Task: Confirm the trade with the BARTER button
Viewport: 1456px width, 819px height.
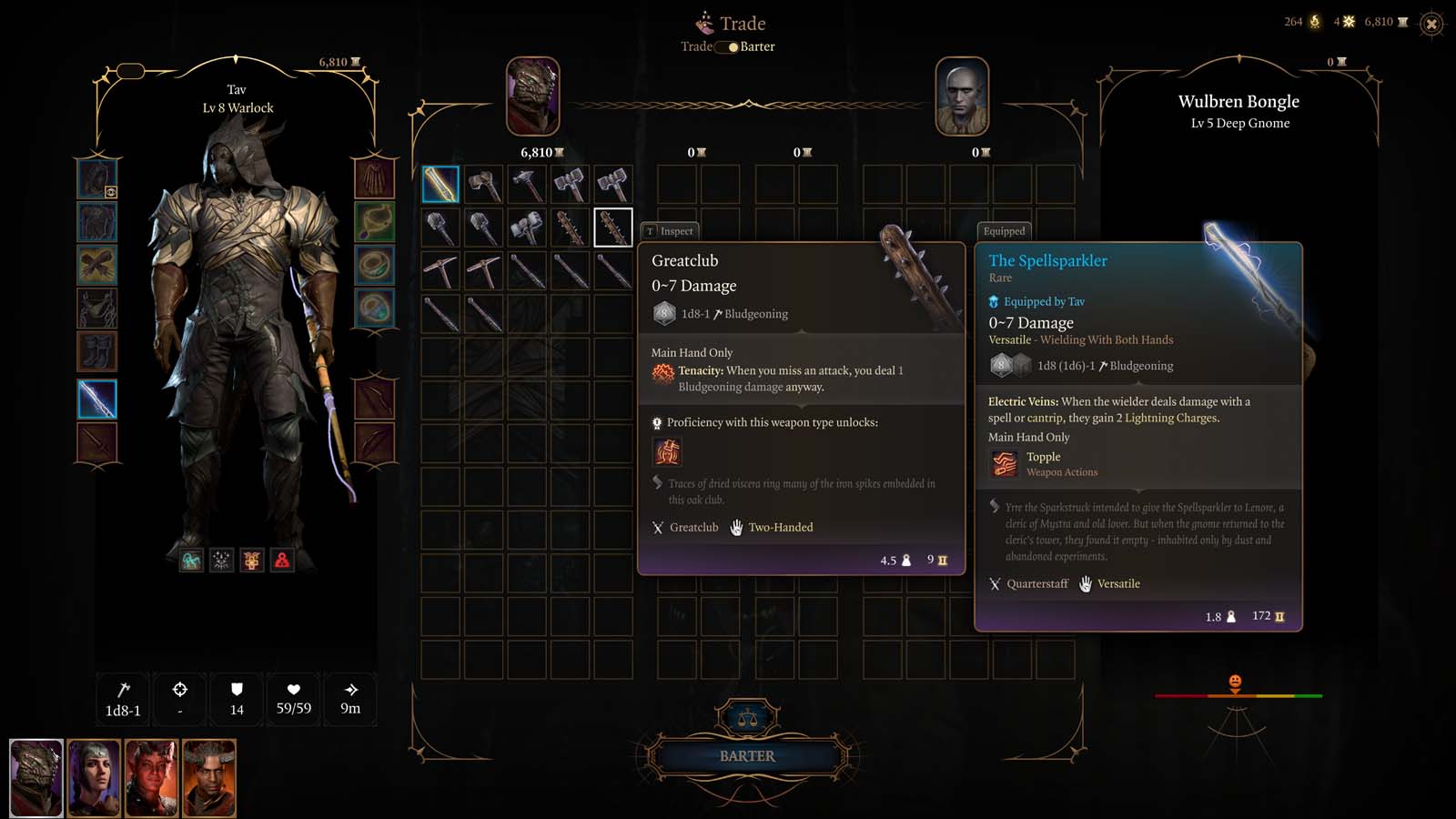Action: [747, 756]
